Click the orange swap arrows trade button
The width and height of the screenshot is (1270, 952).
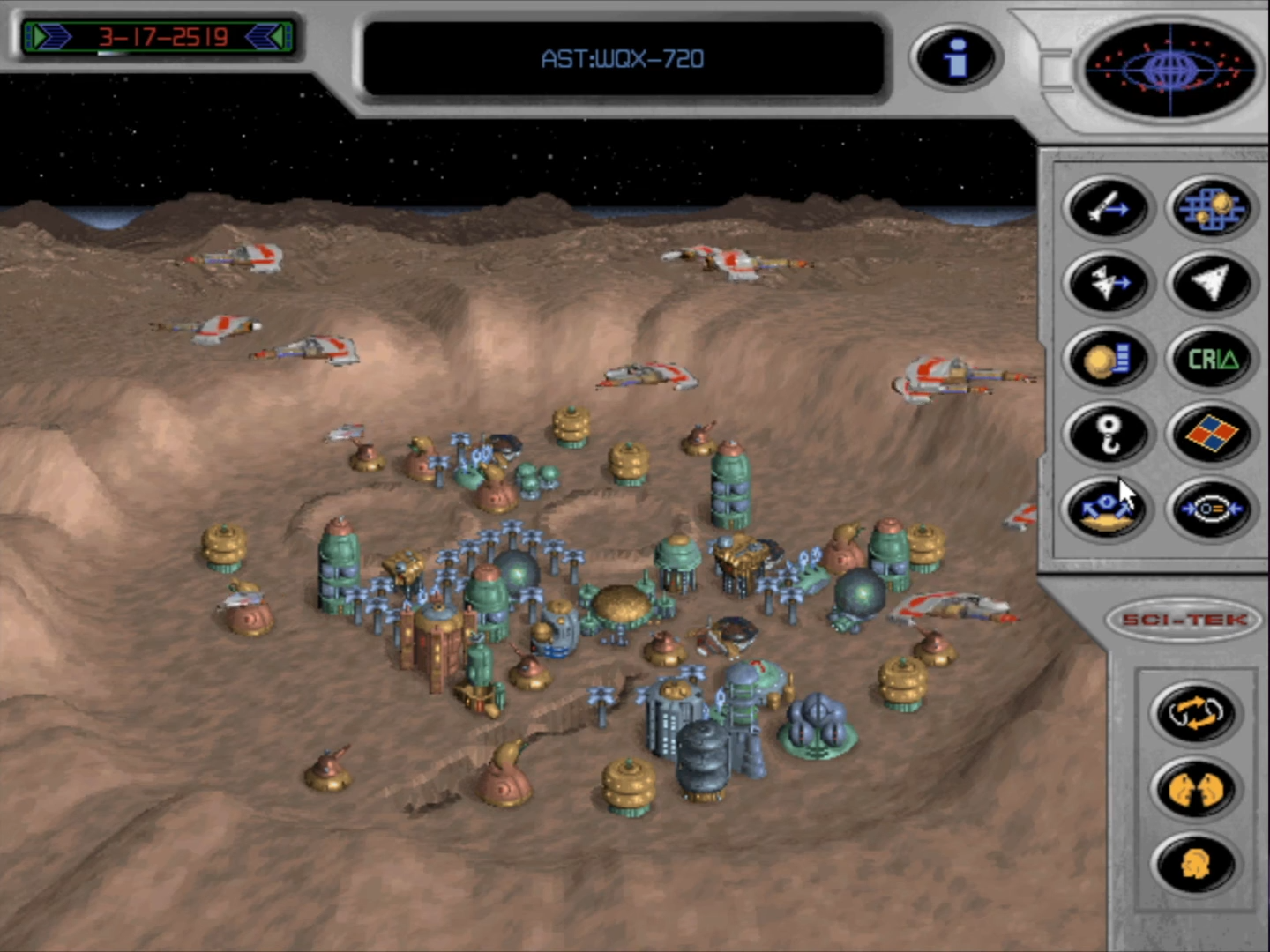[1195, 712]
